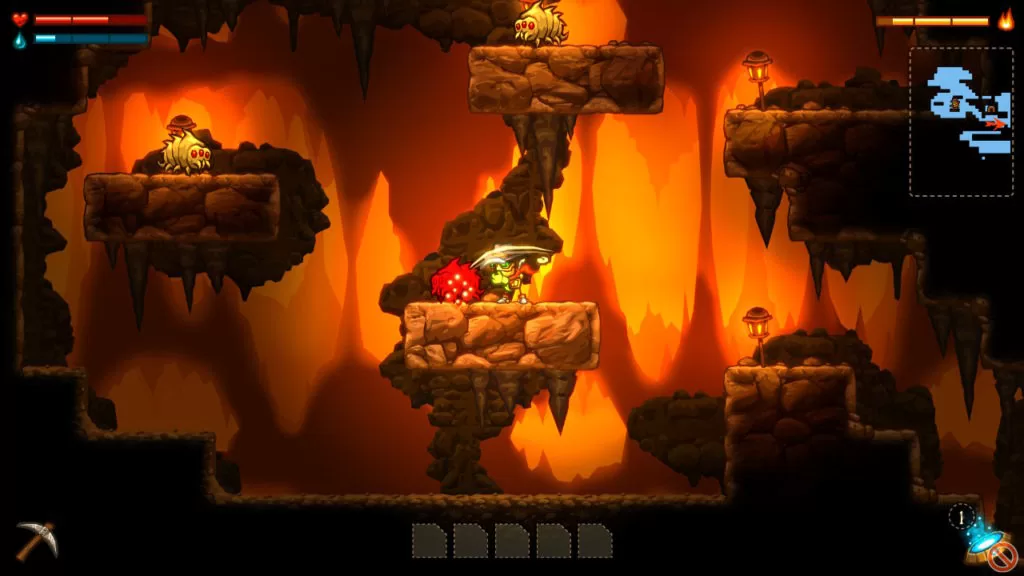Select the pickaxe tool icon
1024x576 pixels.
36,539
